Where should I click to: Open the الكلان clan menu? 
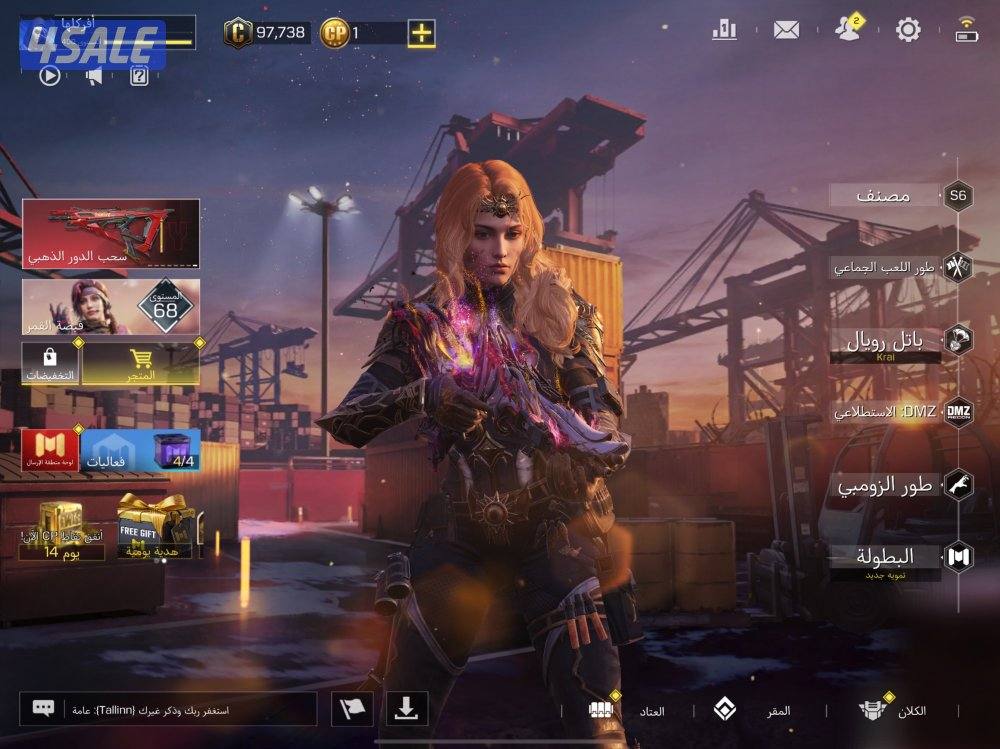tap(893, 710)
